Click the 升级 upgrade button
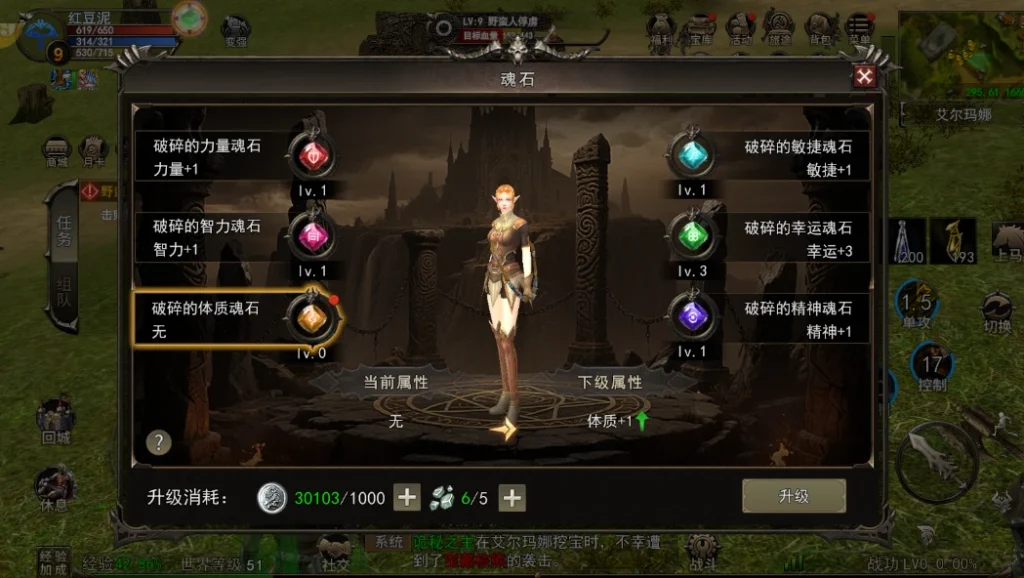This screenshot has width=1024, height=578. click(x=793, y=496)
